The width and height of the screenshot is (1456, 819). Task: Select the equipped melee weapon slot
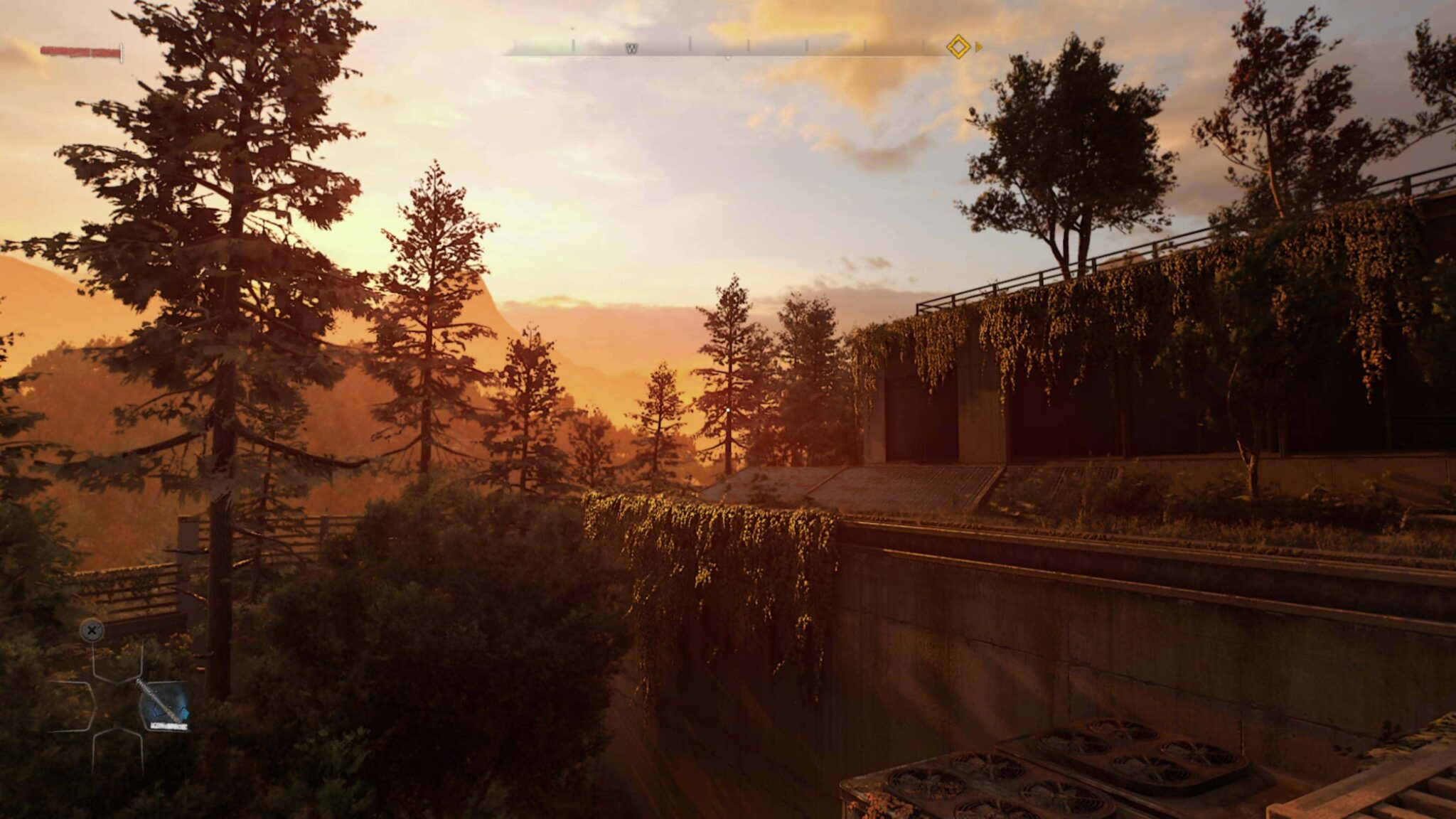[164, 705]
